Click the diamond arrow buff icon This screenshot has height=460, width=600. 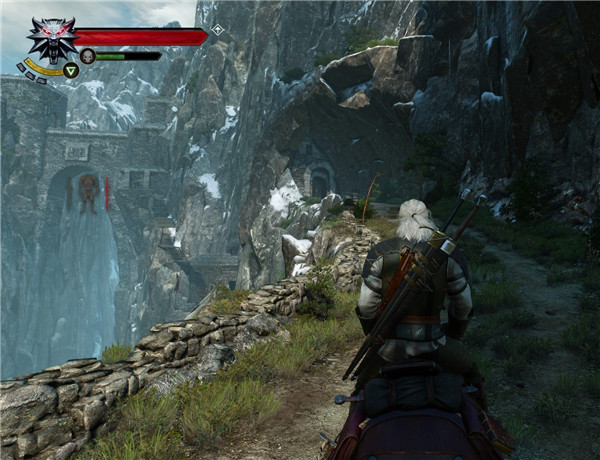217,30
